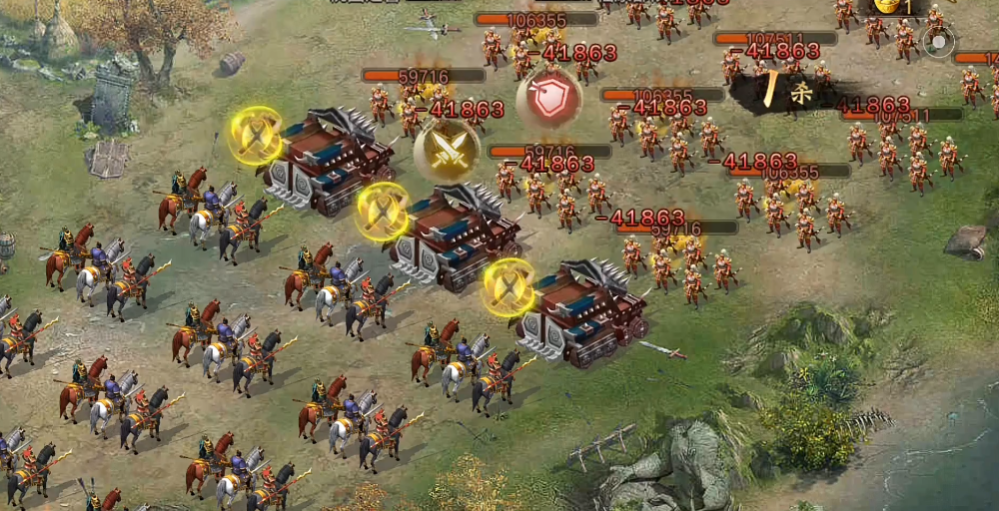Image resolution: width=999 pixels, height=511 pixels.
Task: Tap the red shield buff icon
Action: pos(549,98)
